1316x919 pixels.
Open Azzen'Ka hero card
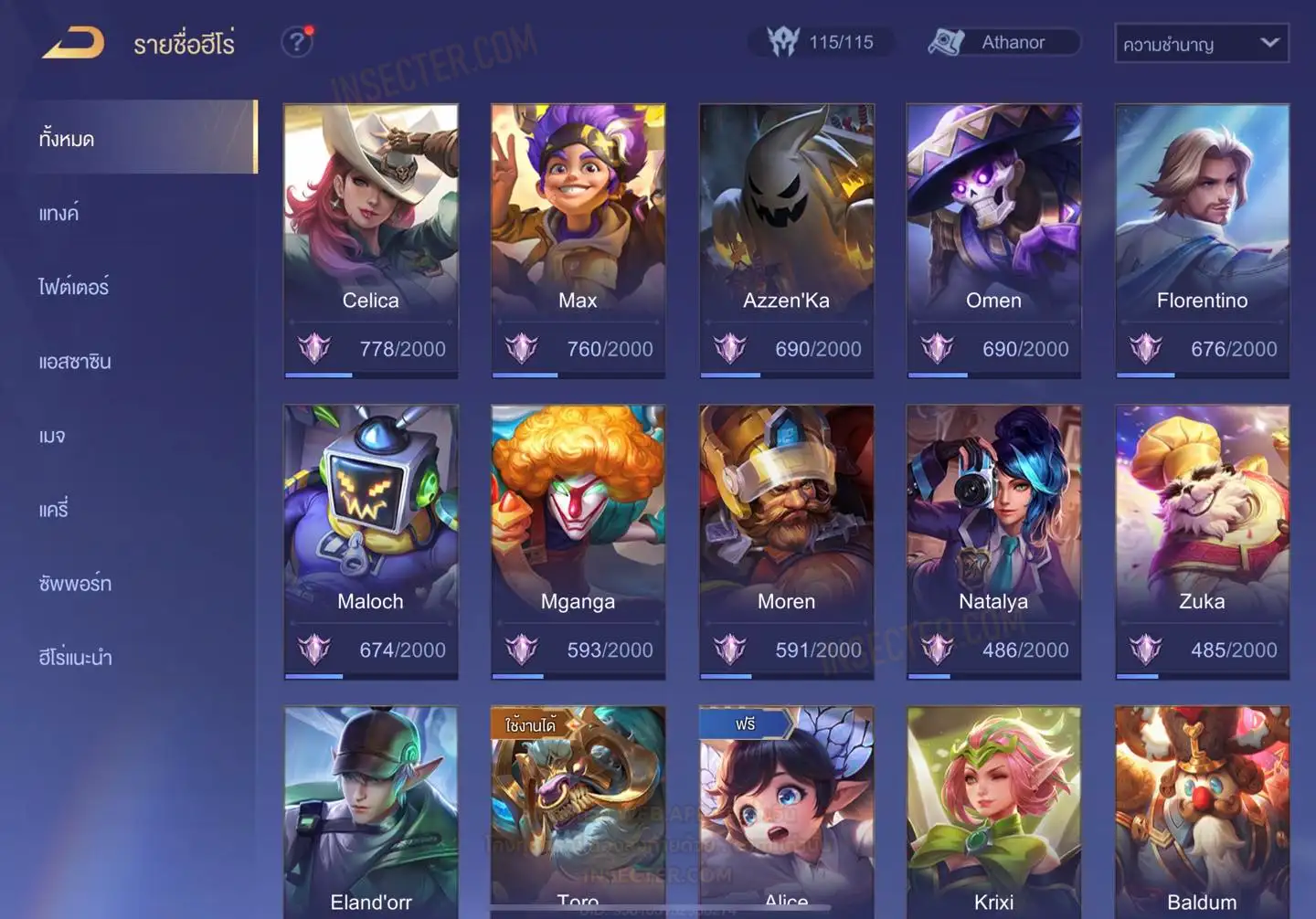786,239
